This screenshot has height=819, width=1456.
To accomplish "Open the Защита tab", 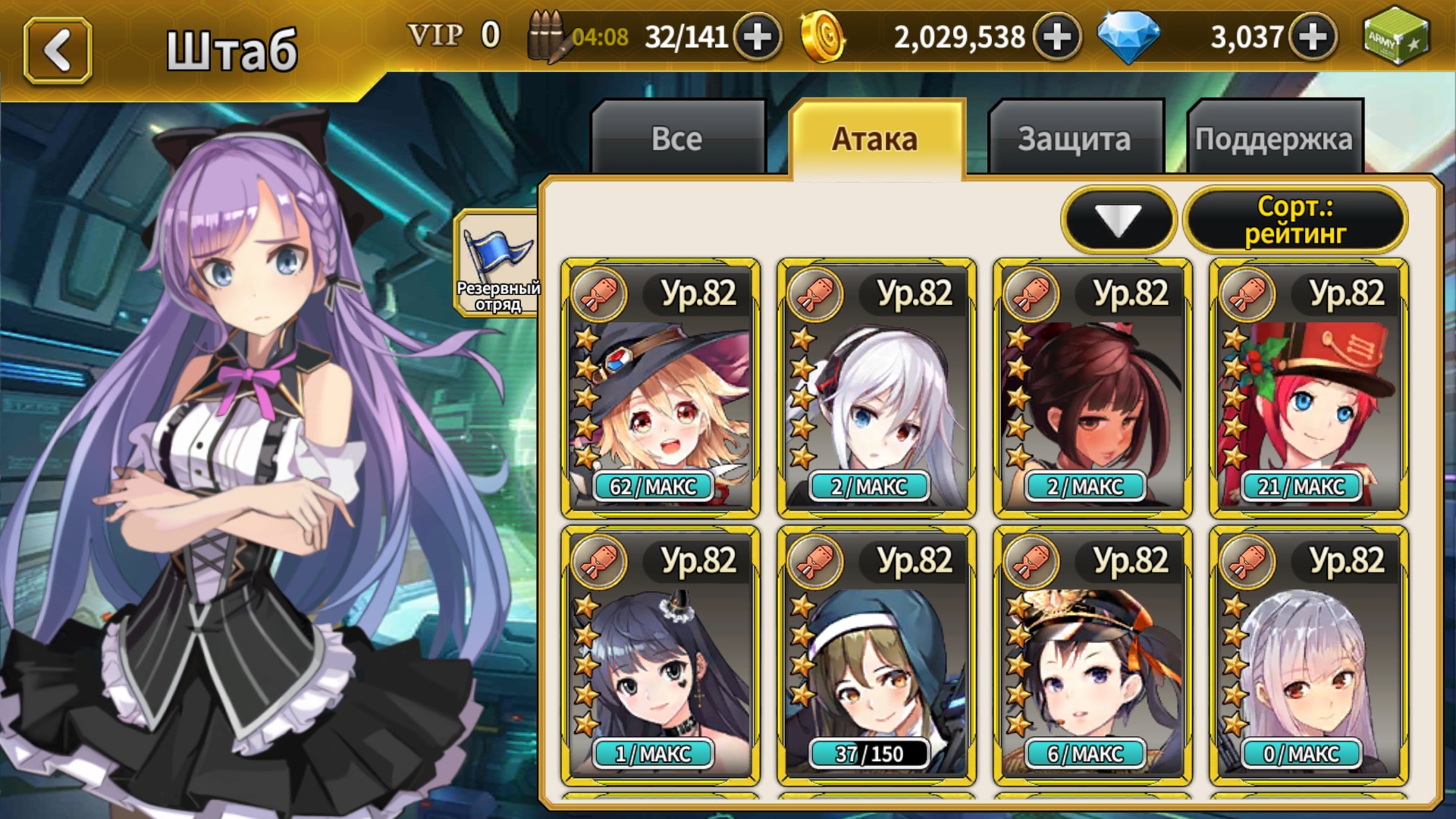I will click(1075, 139).
